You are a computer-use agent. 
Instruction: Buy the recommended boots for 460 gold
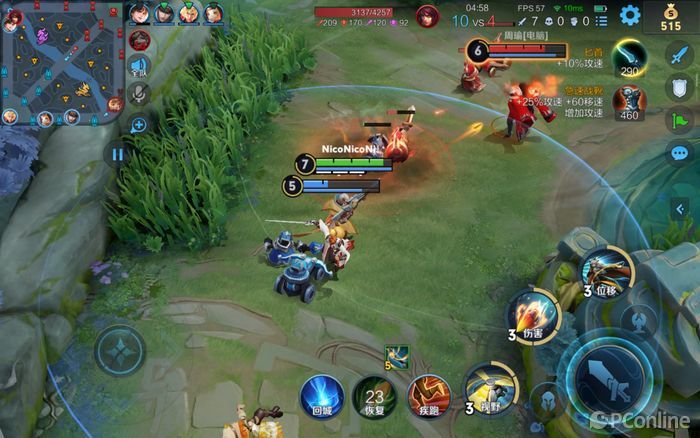(628, 101)
